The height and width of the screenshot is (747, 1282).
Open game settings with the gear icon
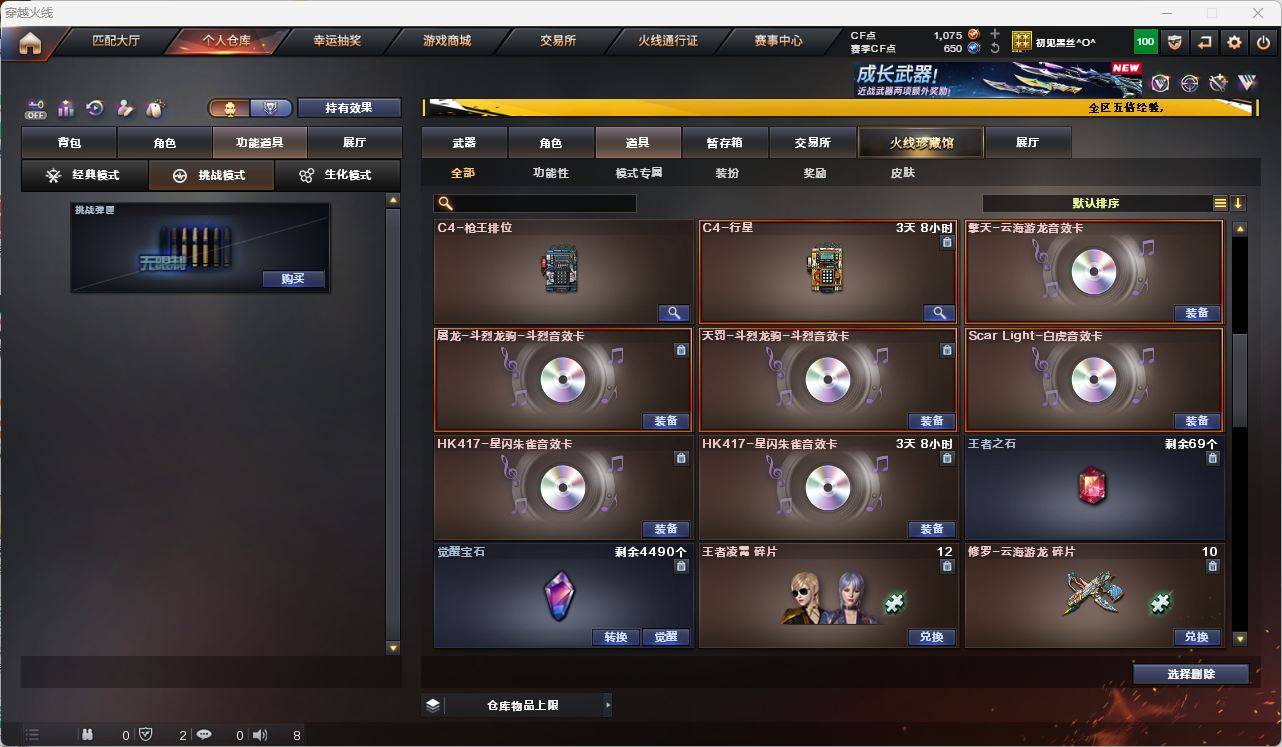coord(1233,41)
